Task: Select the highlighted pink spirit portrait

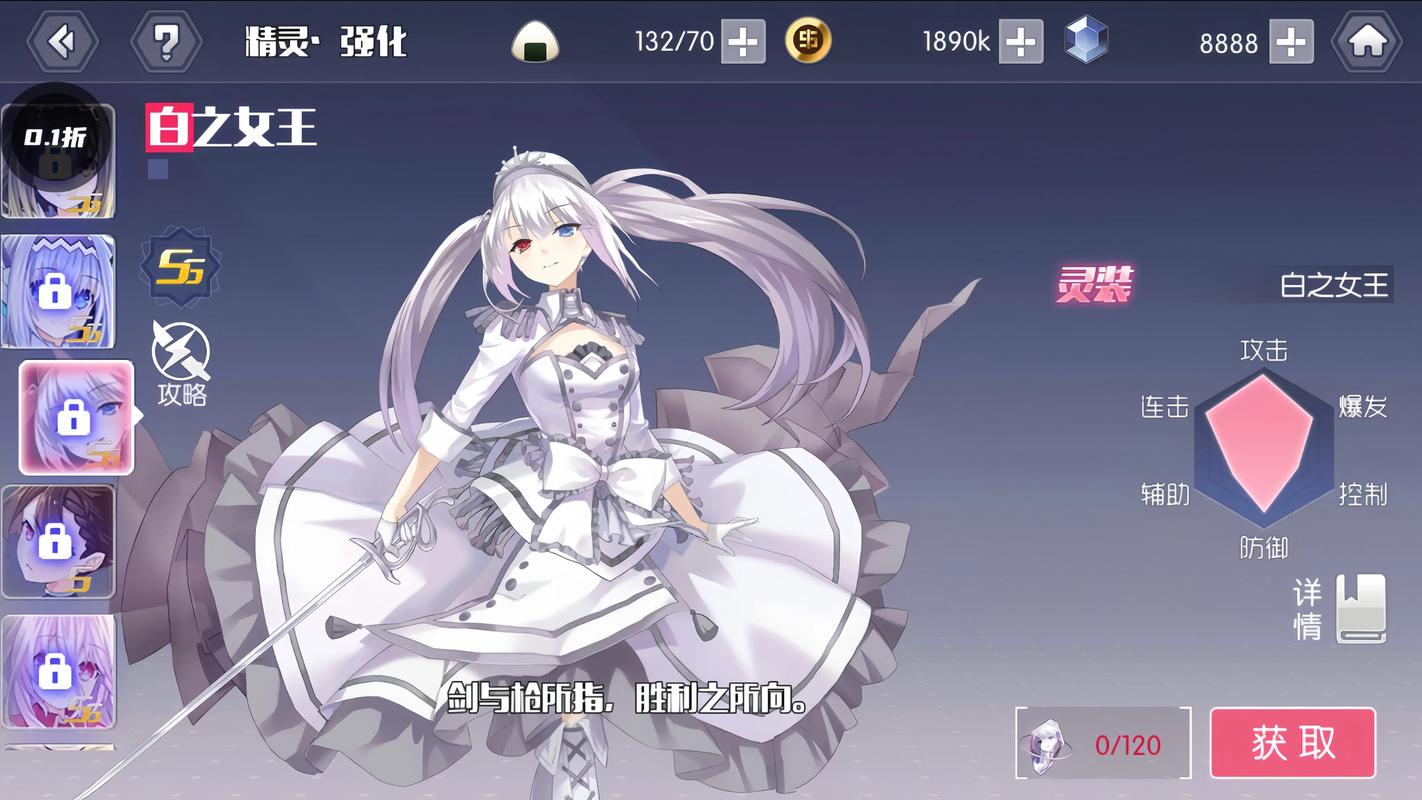Action: pyautogui.click(x=76, y=417)
